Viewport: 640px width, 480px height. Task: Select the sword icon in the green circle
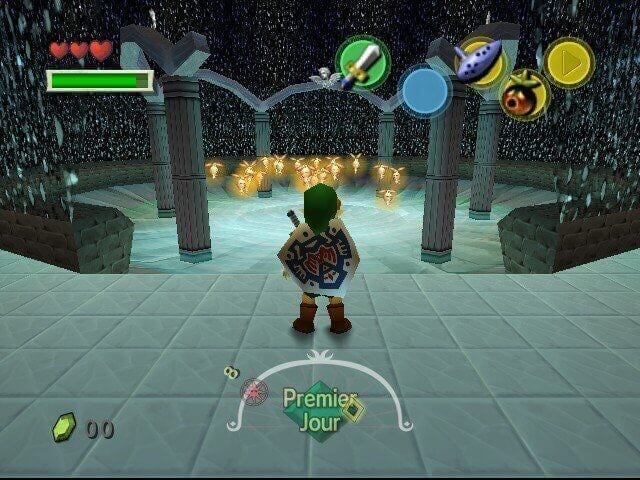362,62
